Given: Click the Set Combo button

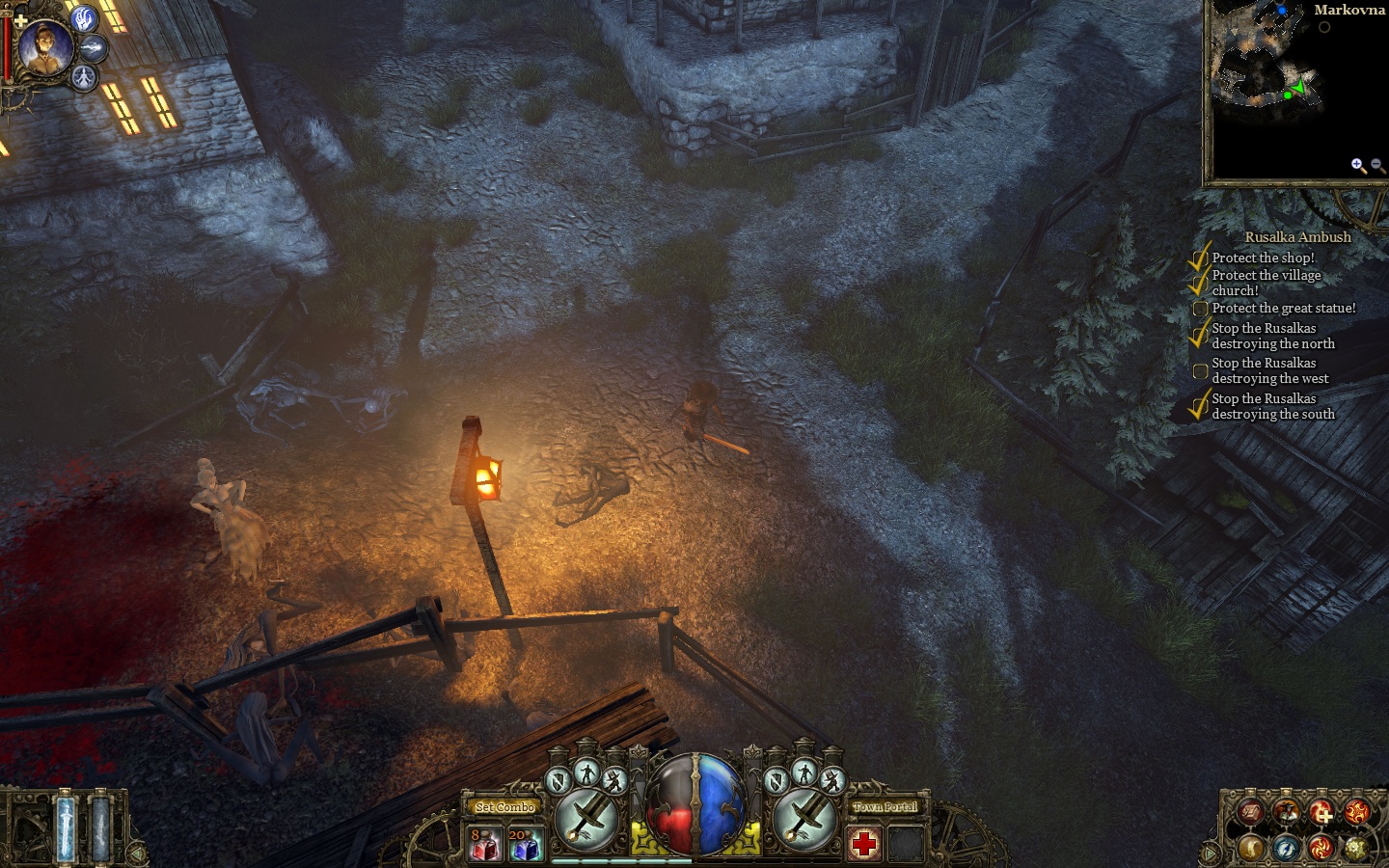Looking at the screenshot, I should click(504, 807).
